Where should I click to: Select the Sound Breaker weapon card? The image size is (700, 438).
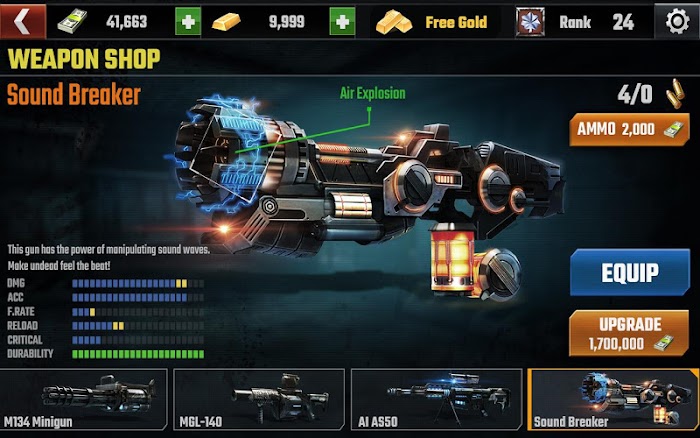click(612, 399)
